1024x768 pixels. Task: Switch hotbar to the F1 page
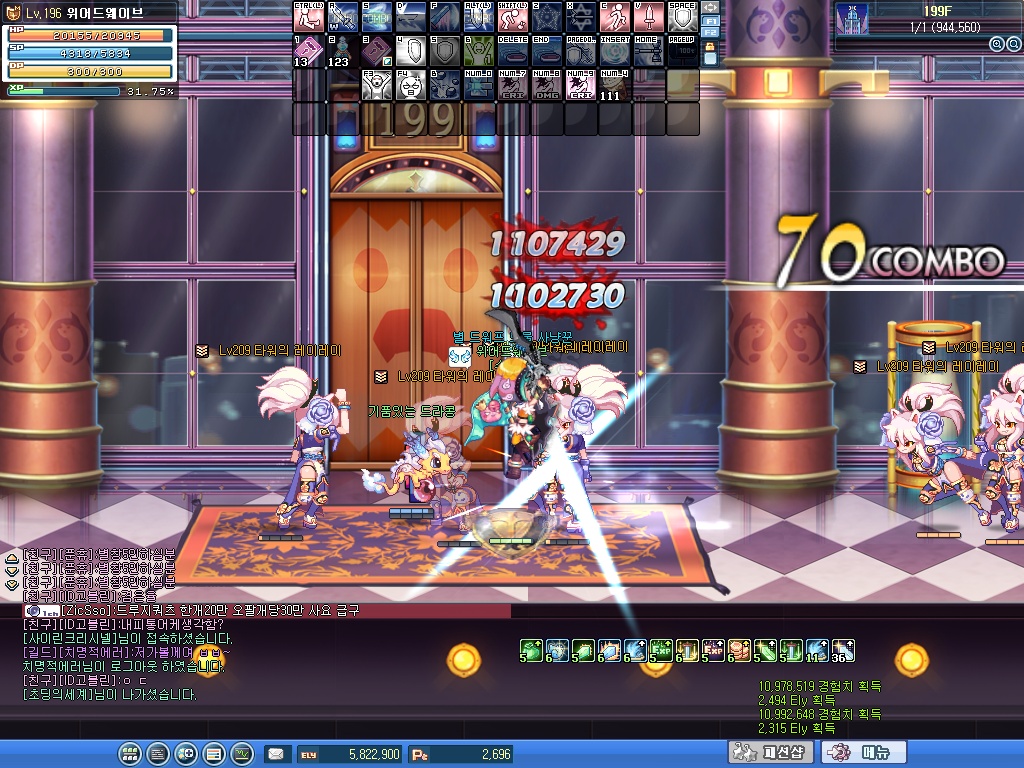click(x=711, y=20)
